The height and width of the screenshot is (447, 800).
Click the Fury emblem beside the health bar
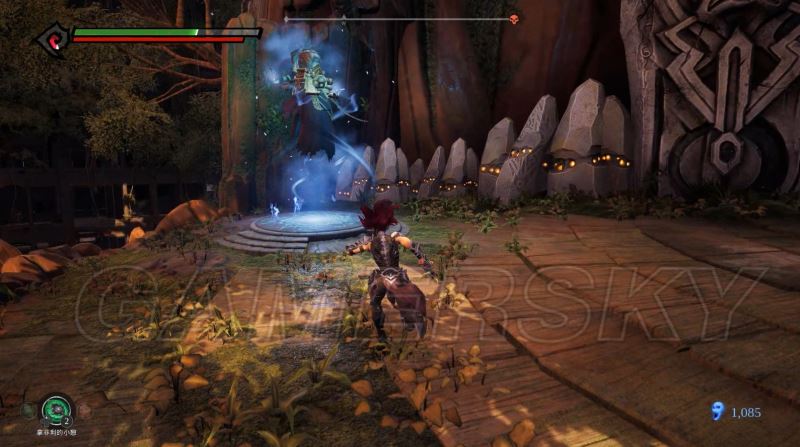tap(50, 38)
